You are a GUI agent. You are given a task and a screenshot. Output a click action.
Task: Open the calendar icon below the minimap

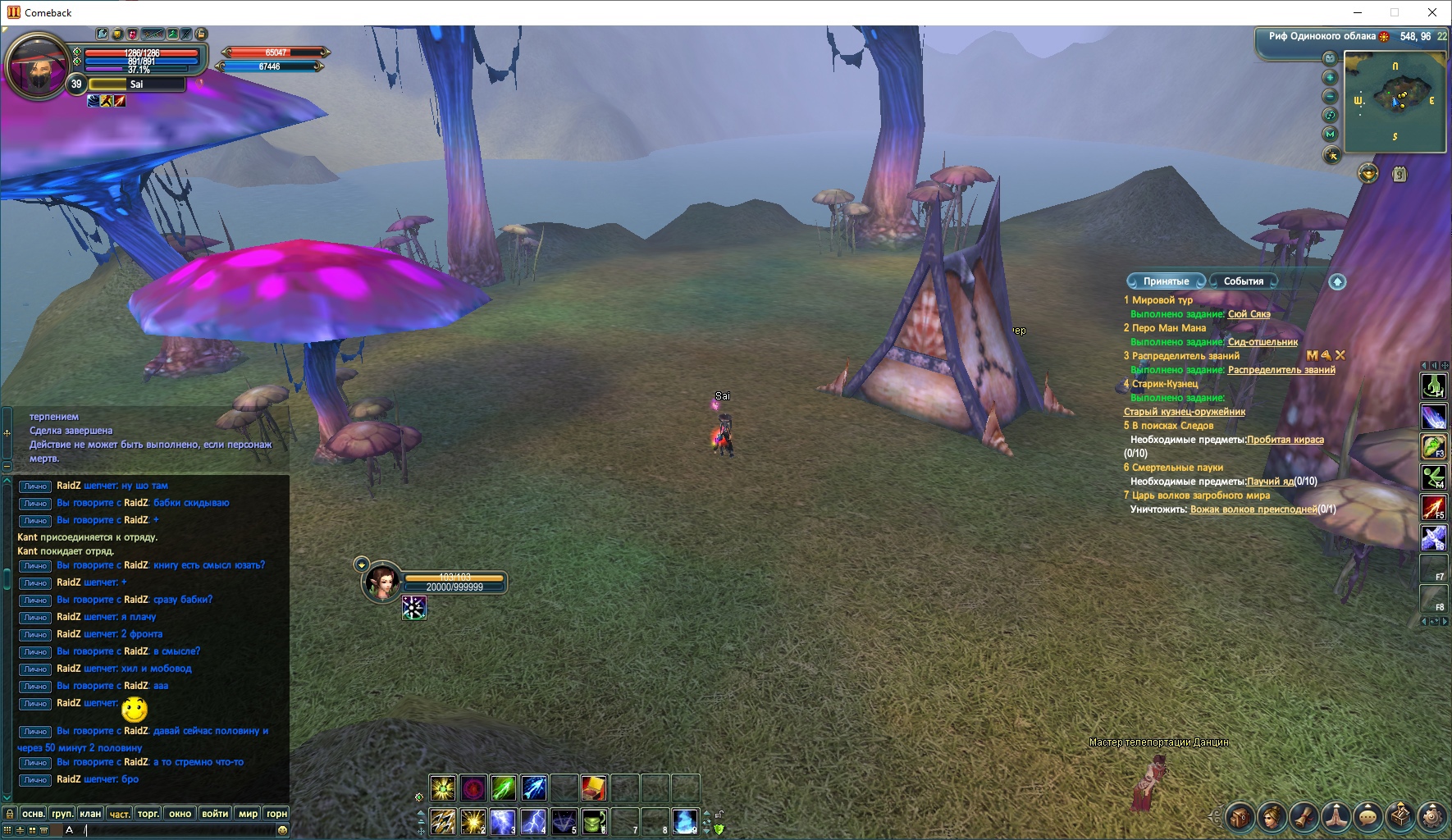point(1399,174)
